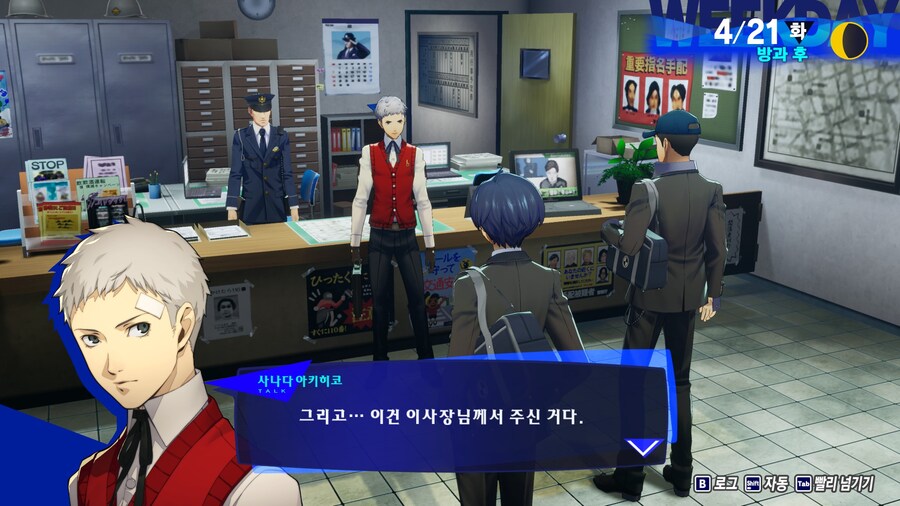Advance dialogue with the blue down arrow
Image resolution: width=900 pixels, height=506 pixels.
point(642,446)
